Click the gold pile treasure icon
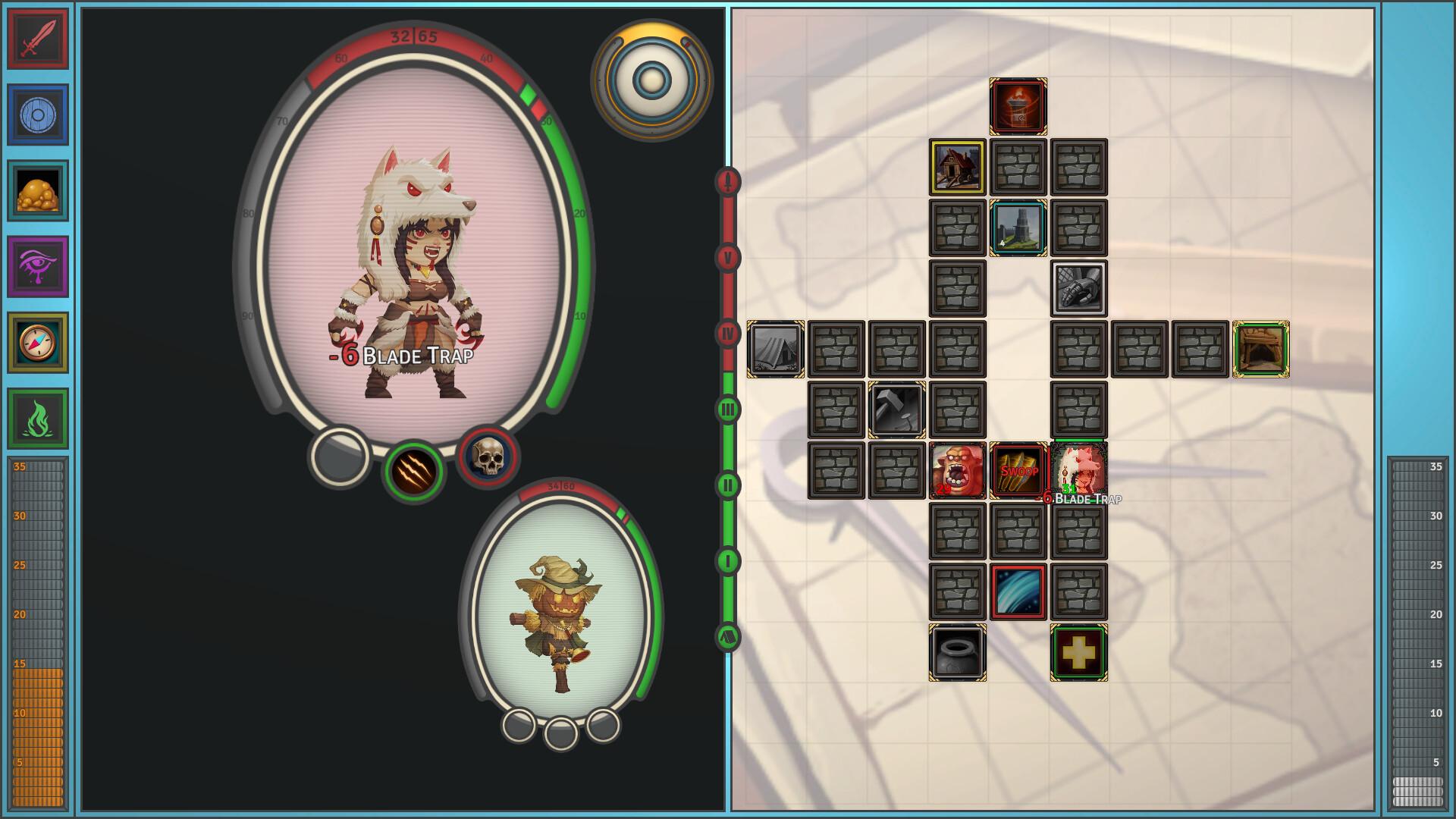 tap(38, 190)
